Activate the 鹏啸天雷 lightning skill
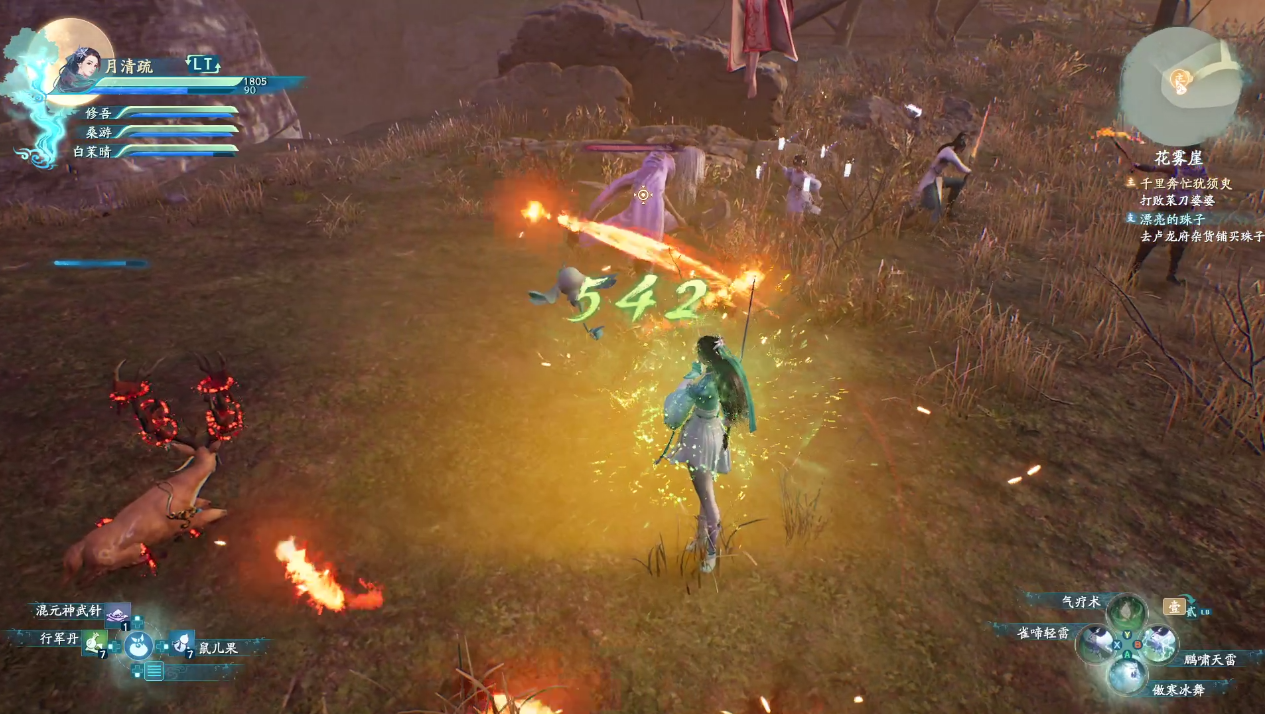Screen dimensions: 1265x714 pyautogui.click(x=1159, y=642)
